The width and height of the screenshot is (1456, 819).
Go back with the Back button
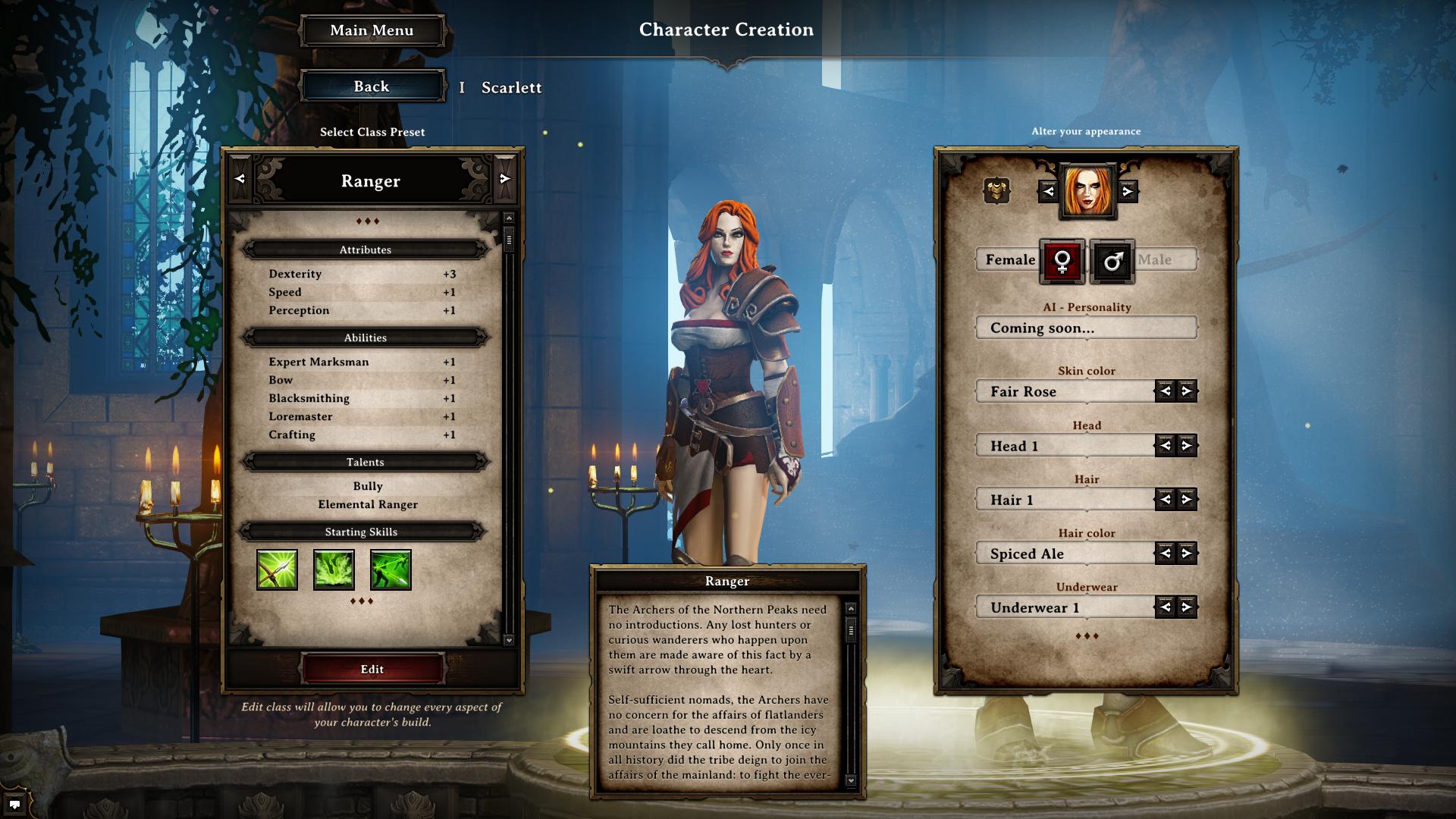372,86
